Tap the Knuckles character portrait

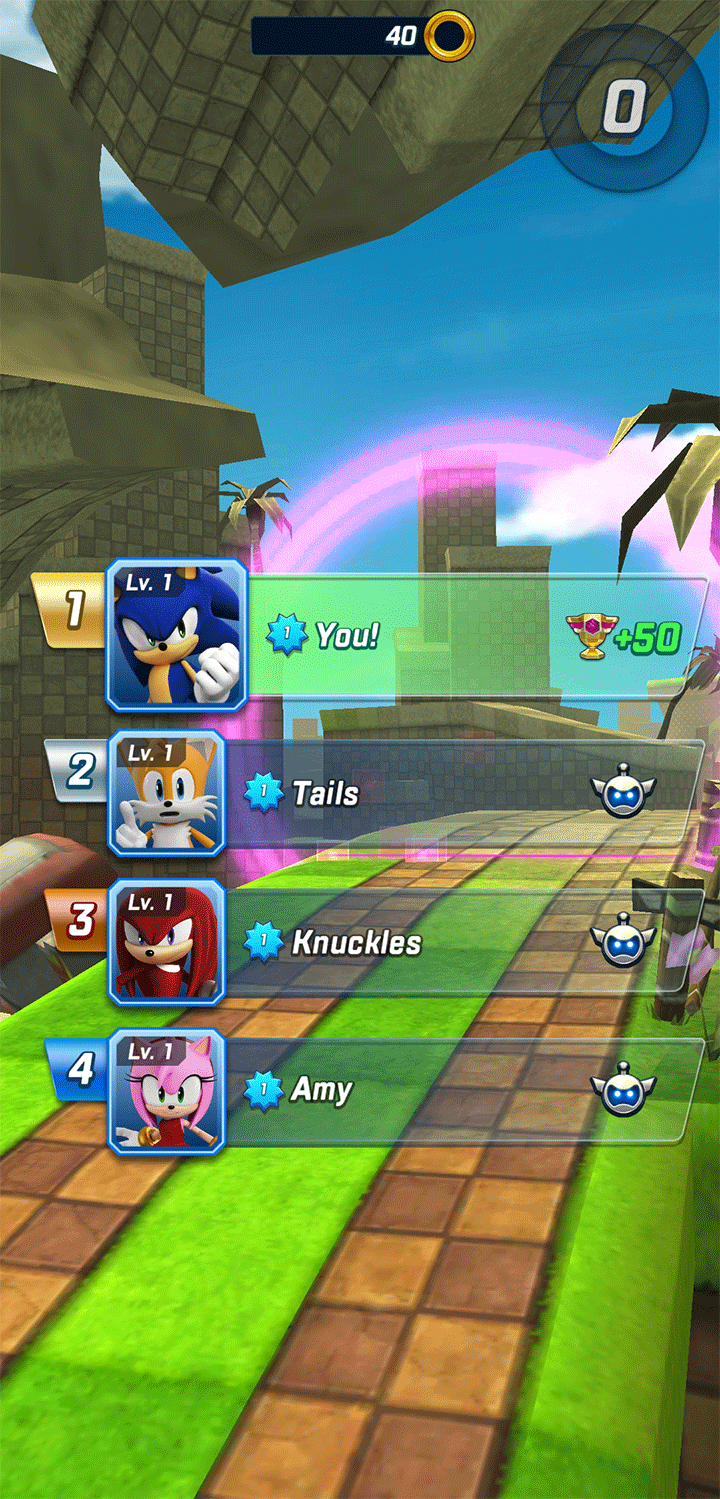(x=167, y=943)
